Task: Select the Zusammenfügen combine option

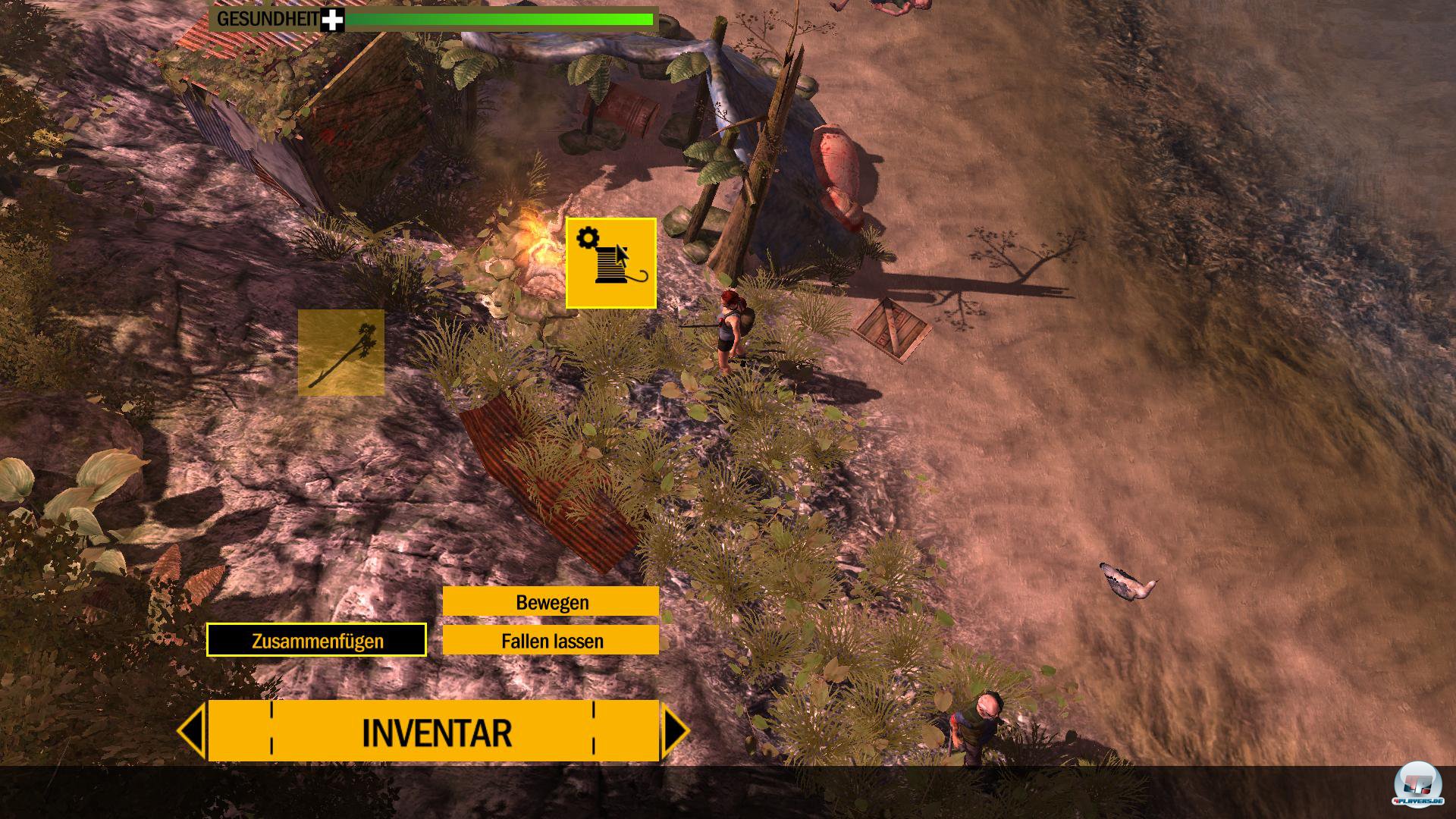Action: (x=316, y=641)
